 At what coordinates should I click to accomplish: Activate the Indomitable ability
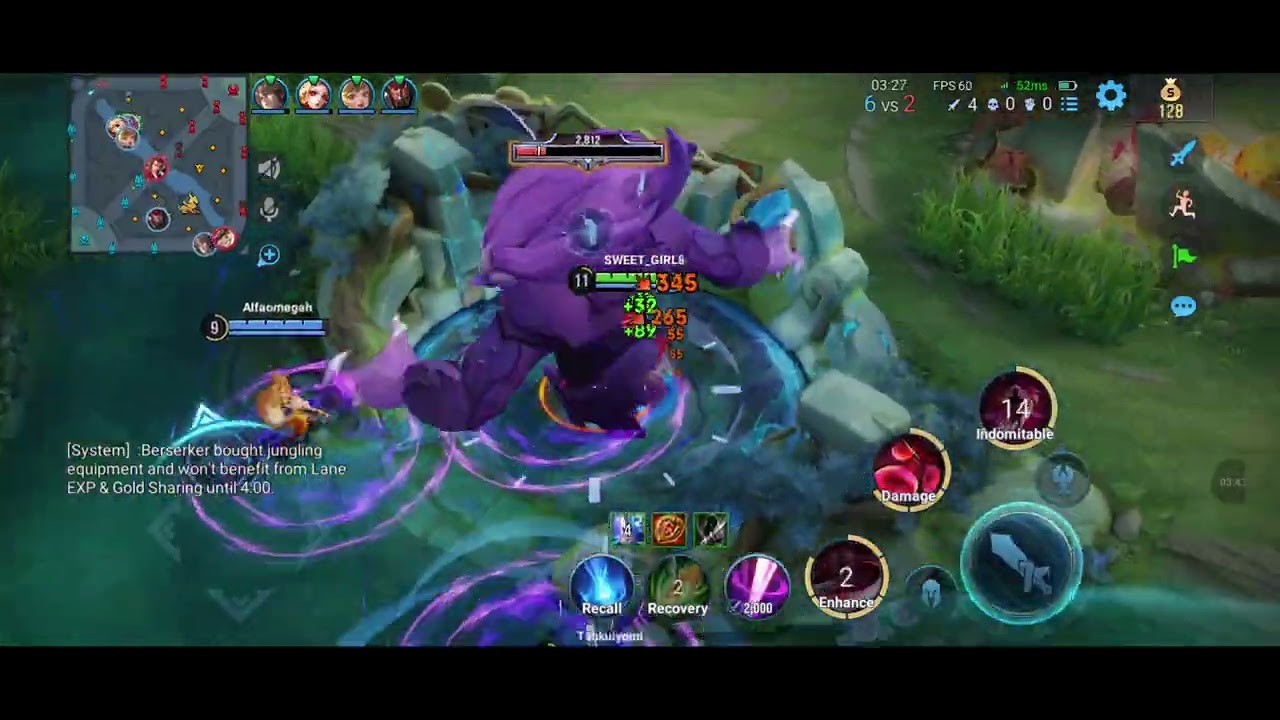coord(1015,410)
